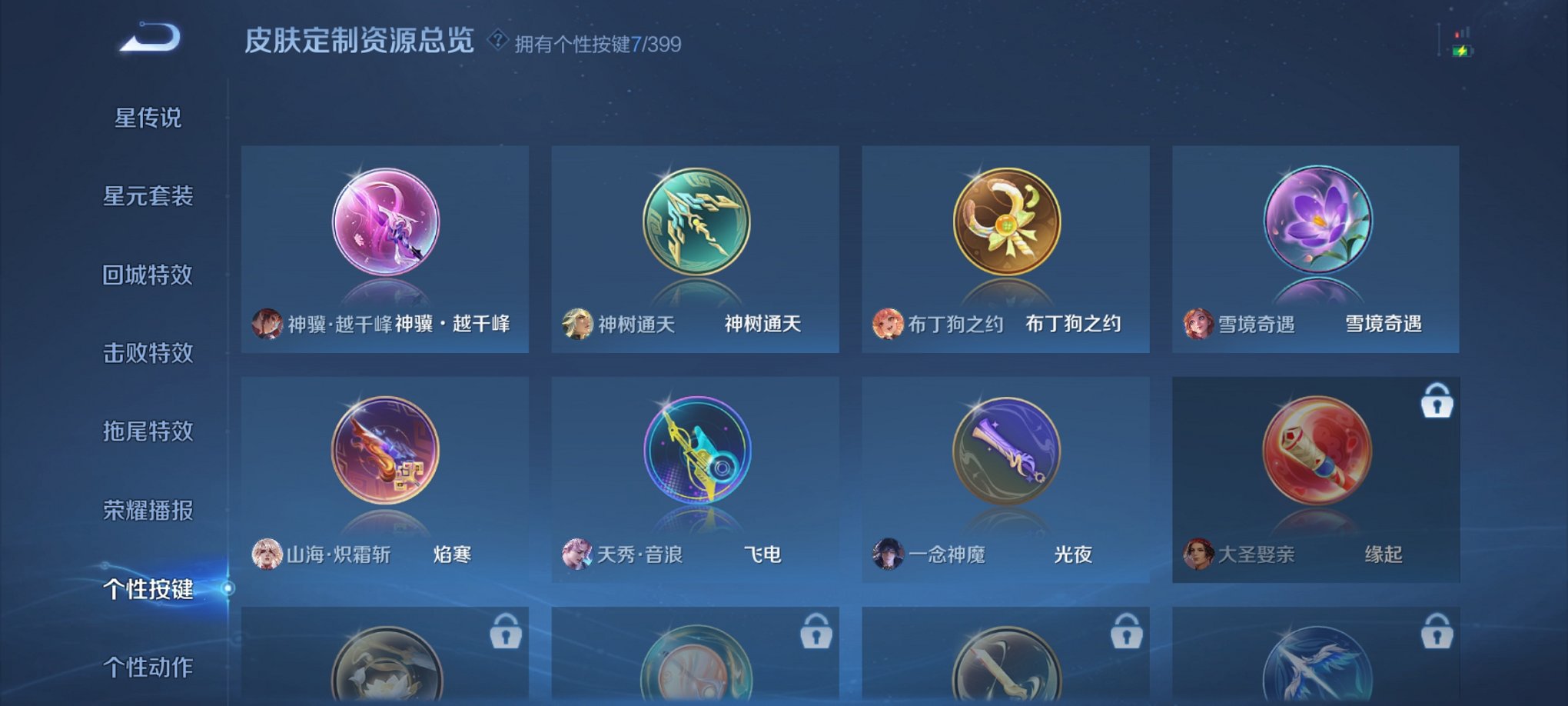View the 布丁狗之约 button resource

coord(1005,227)
